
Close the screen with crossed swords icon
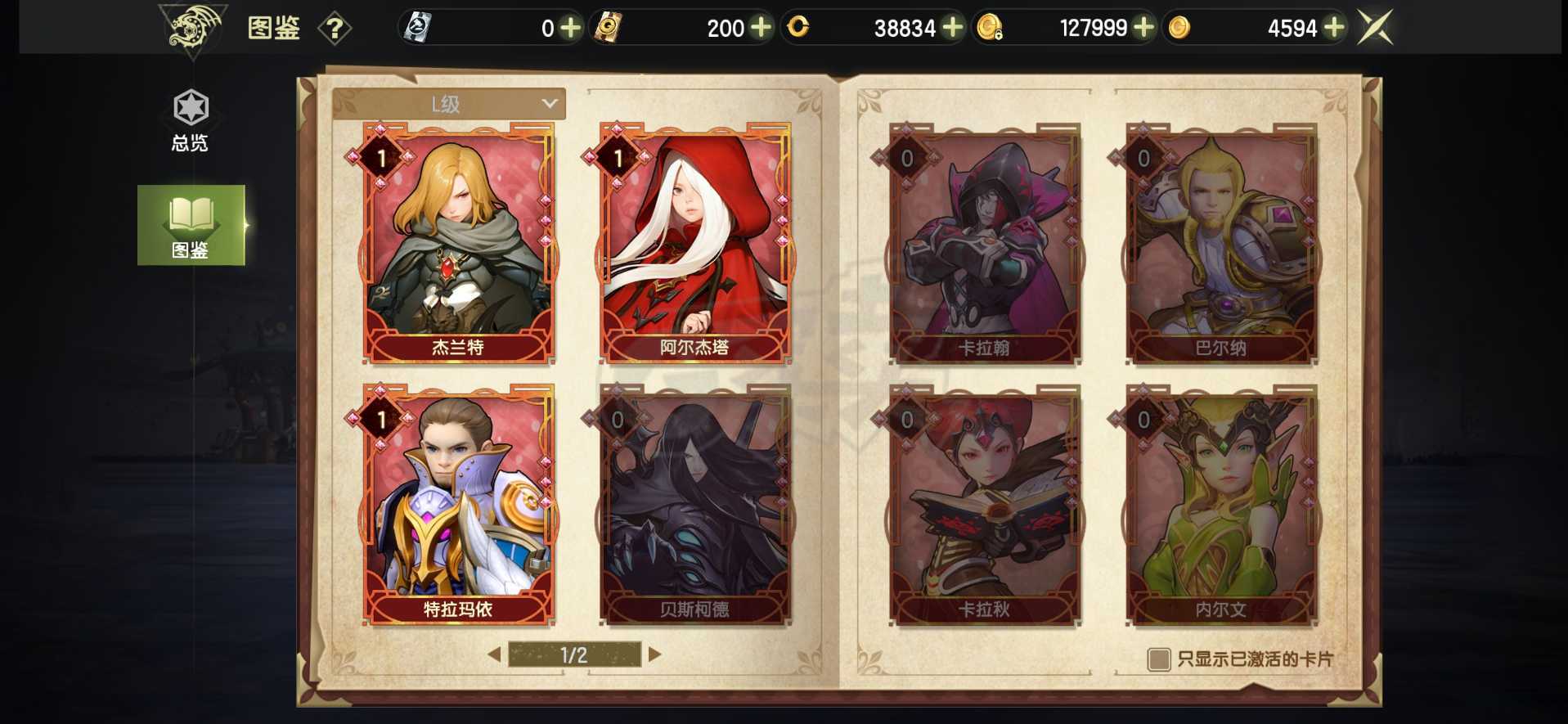[1375, 28]
